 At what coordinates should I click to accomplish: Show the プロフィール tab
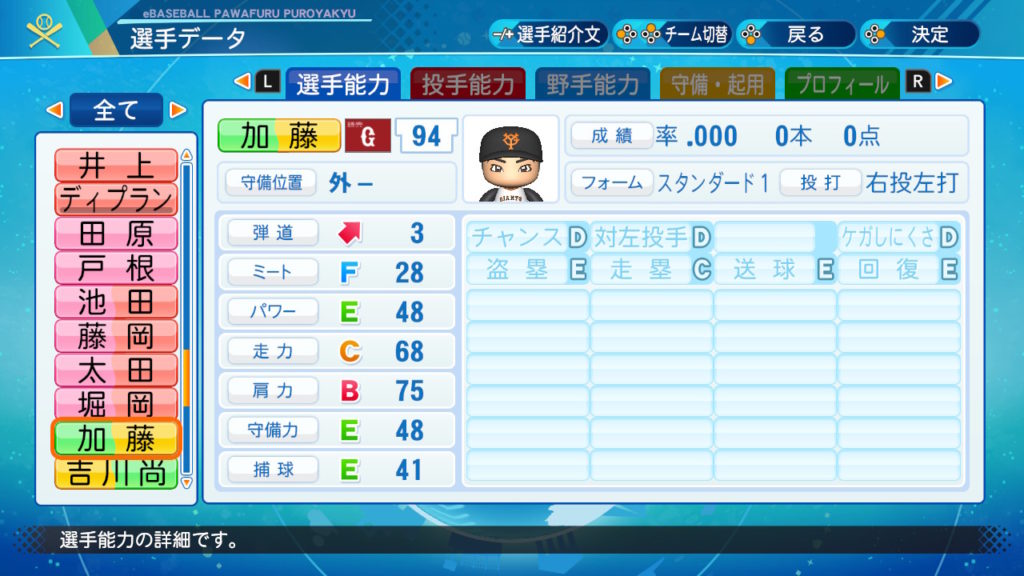[842, 84]
